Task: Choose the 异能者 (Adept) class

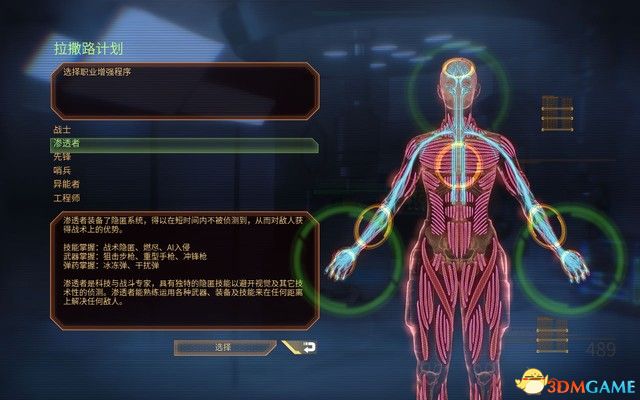Action: pyautogui.click(x=65, y=184)
